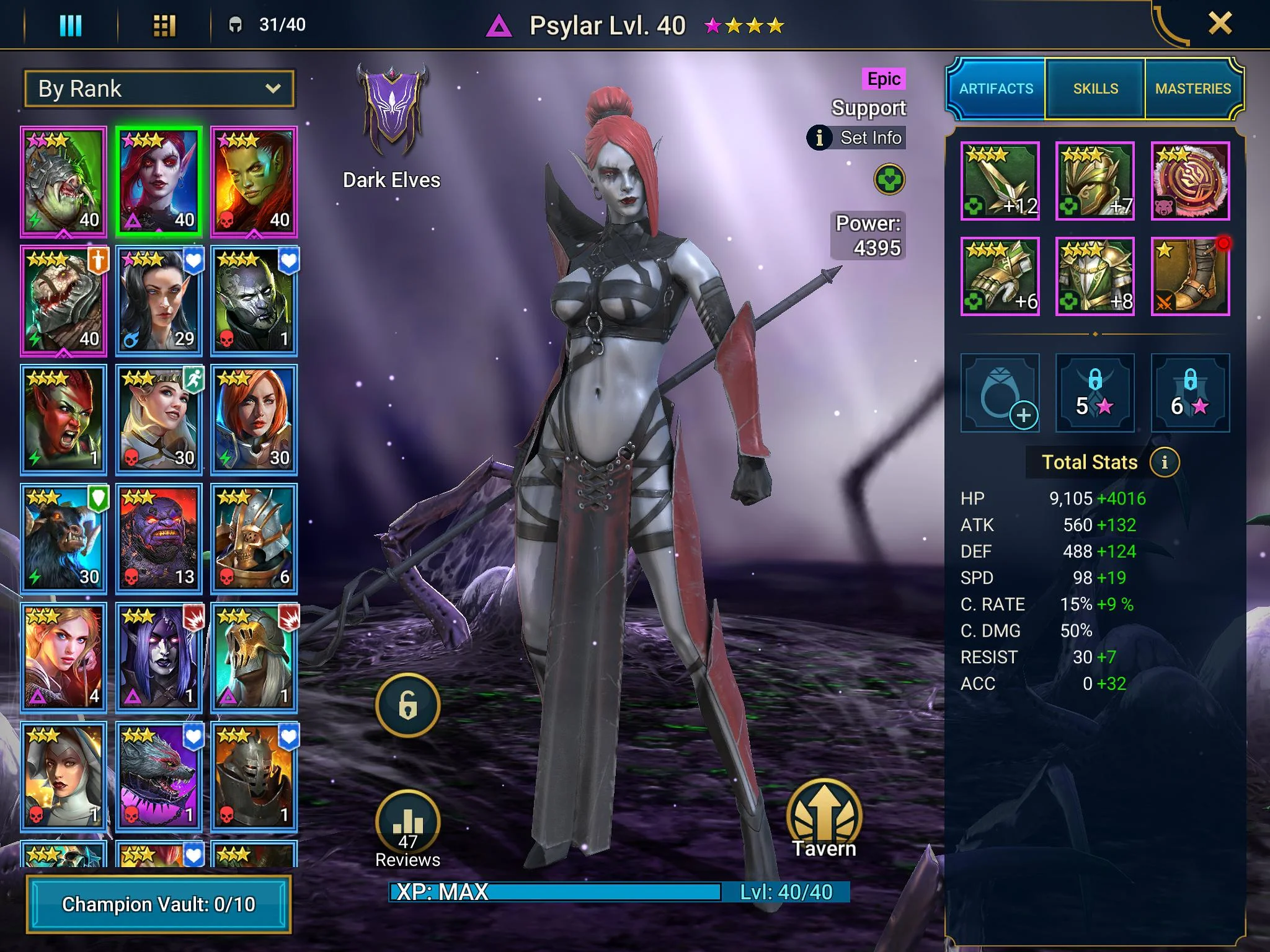Open the By Rank sort dropdown

click(159, 89)
